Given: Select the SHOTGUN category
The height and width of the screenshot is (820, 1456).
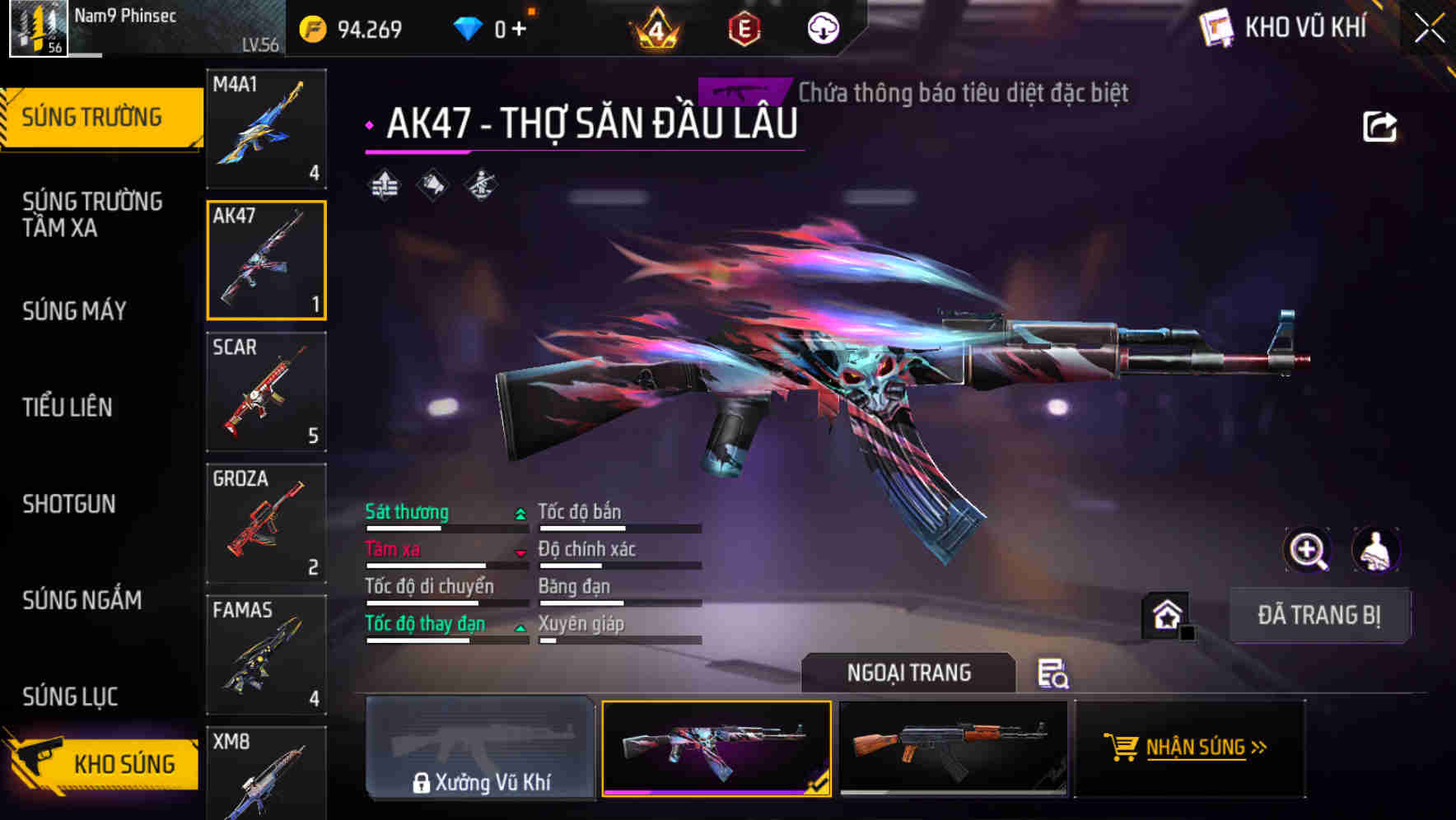Looking at the screenshot, I should [x=69, y=505].
